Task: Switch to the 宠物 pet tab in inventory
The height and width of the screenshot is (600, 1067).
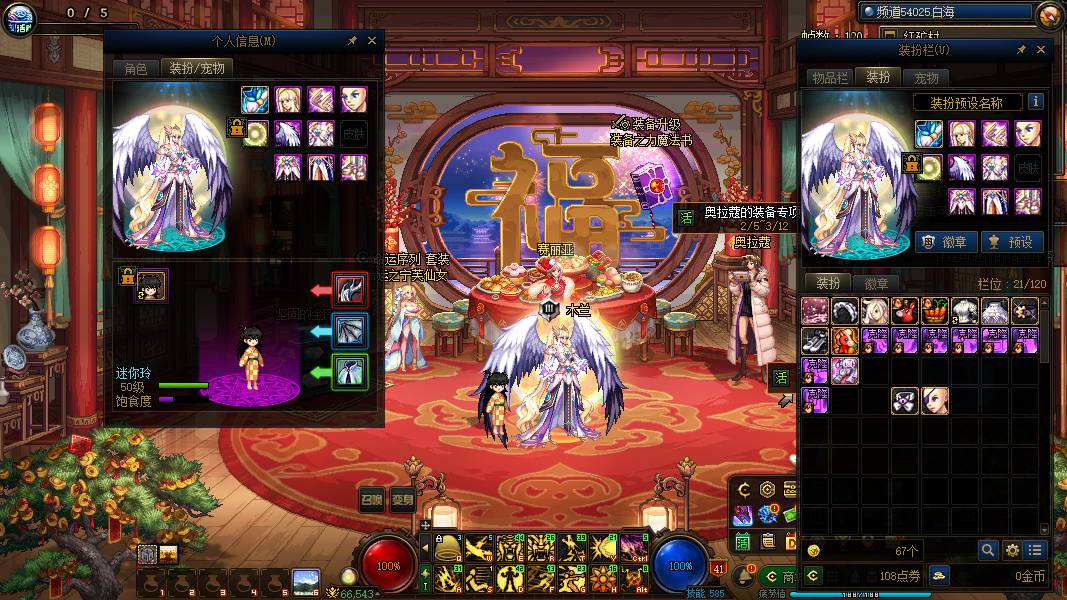Action: point(926,77)
